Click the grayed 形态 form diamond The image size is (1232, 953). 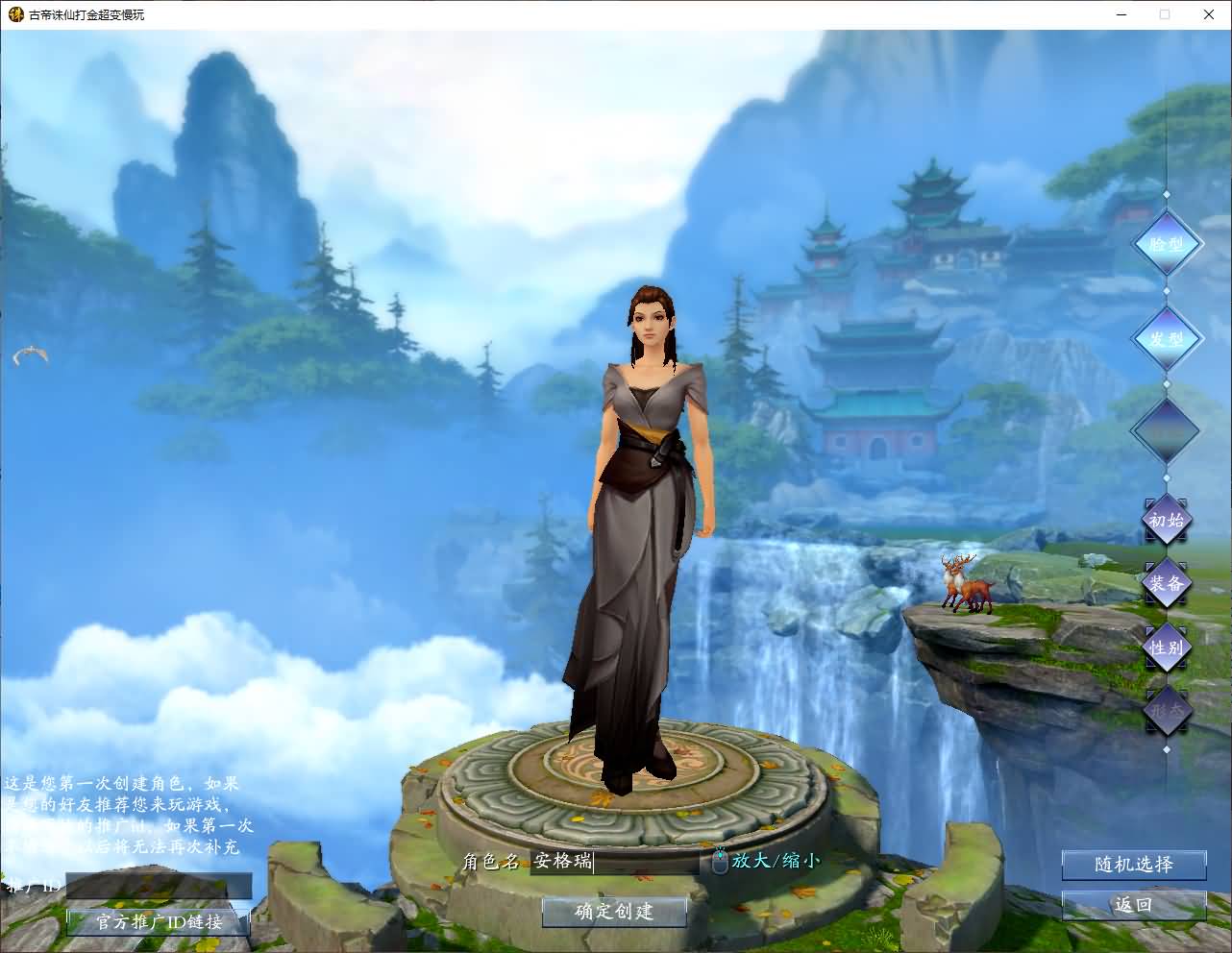[1166, 711]
